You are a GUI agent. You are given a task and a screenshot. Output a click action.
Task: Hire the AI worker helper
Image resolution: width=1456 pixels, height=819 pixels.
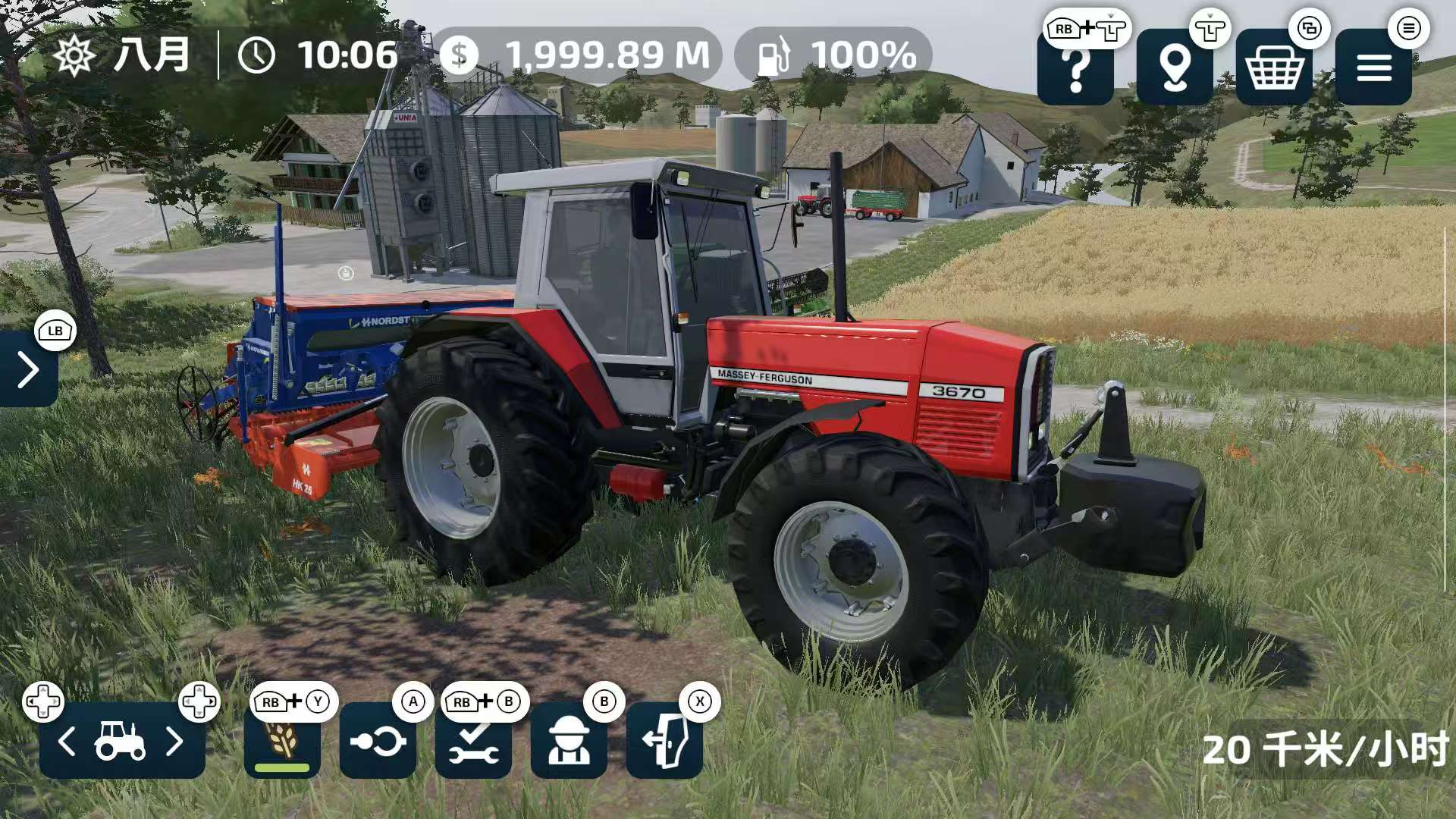(569, 741)
